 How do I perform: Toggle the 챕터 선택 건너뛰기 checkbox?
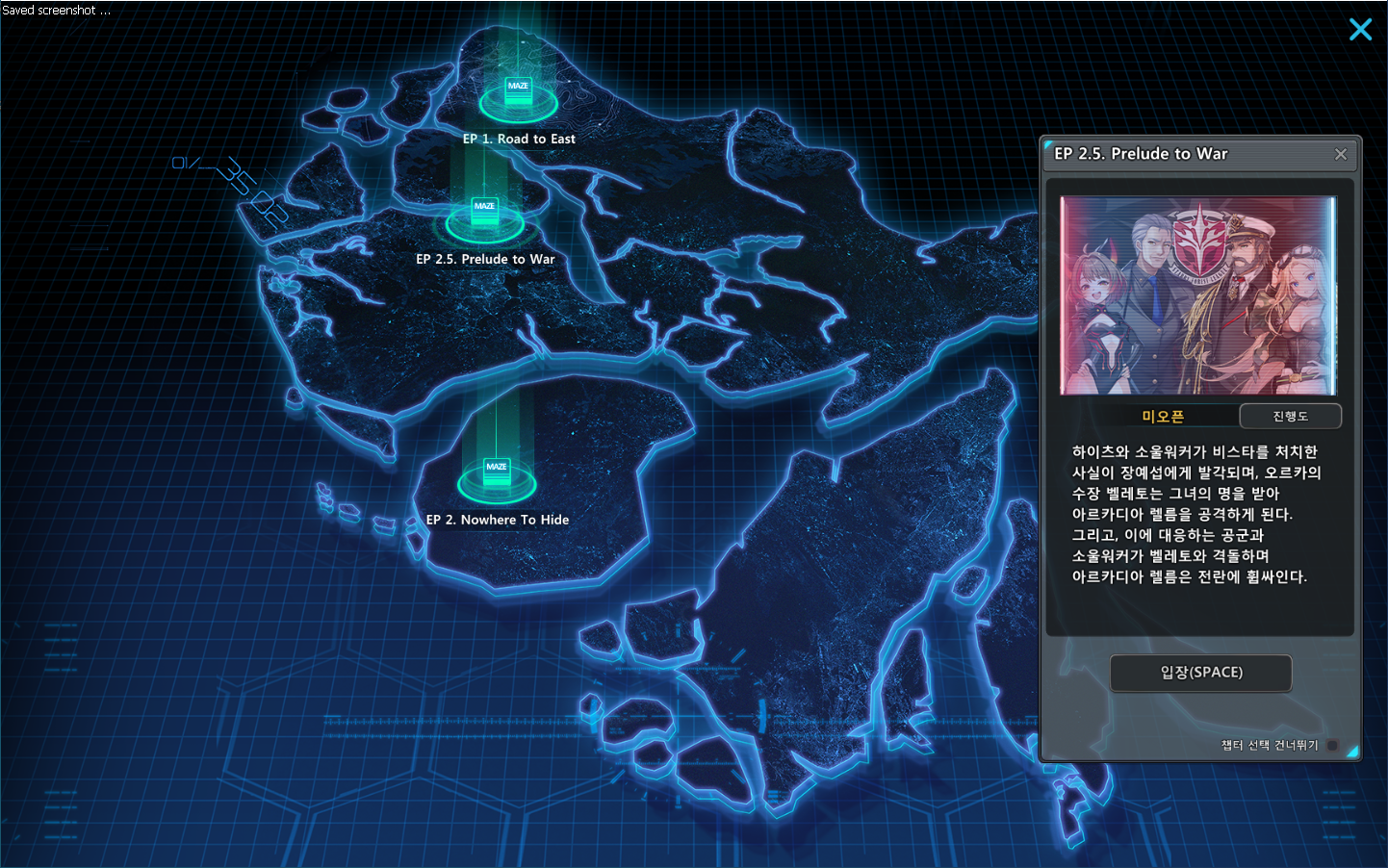1332,745
